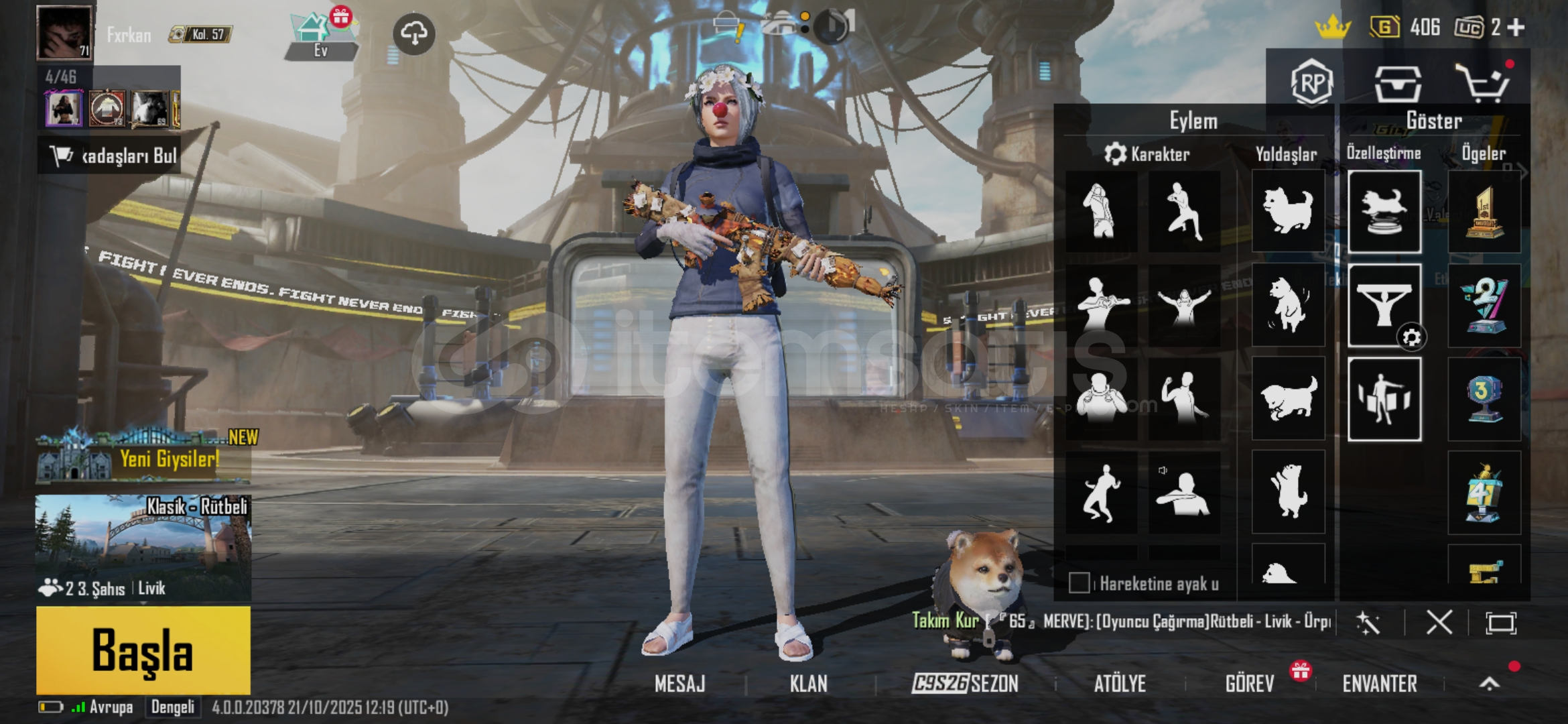Viewport: 1568px width, 724px height.
Task: Open the RP Royale Pass icon
Action: click(x=1311, y=83)
